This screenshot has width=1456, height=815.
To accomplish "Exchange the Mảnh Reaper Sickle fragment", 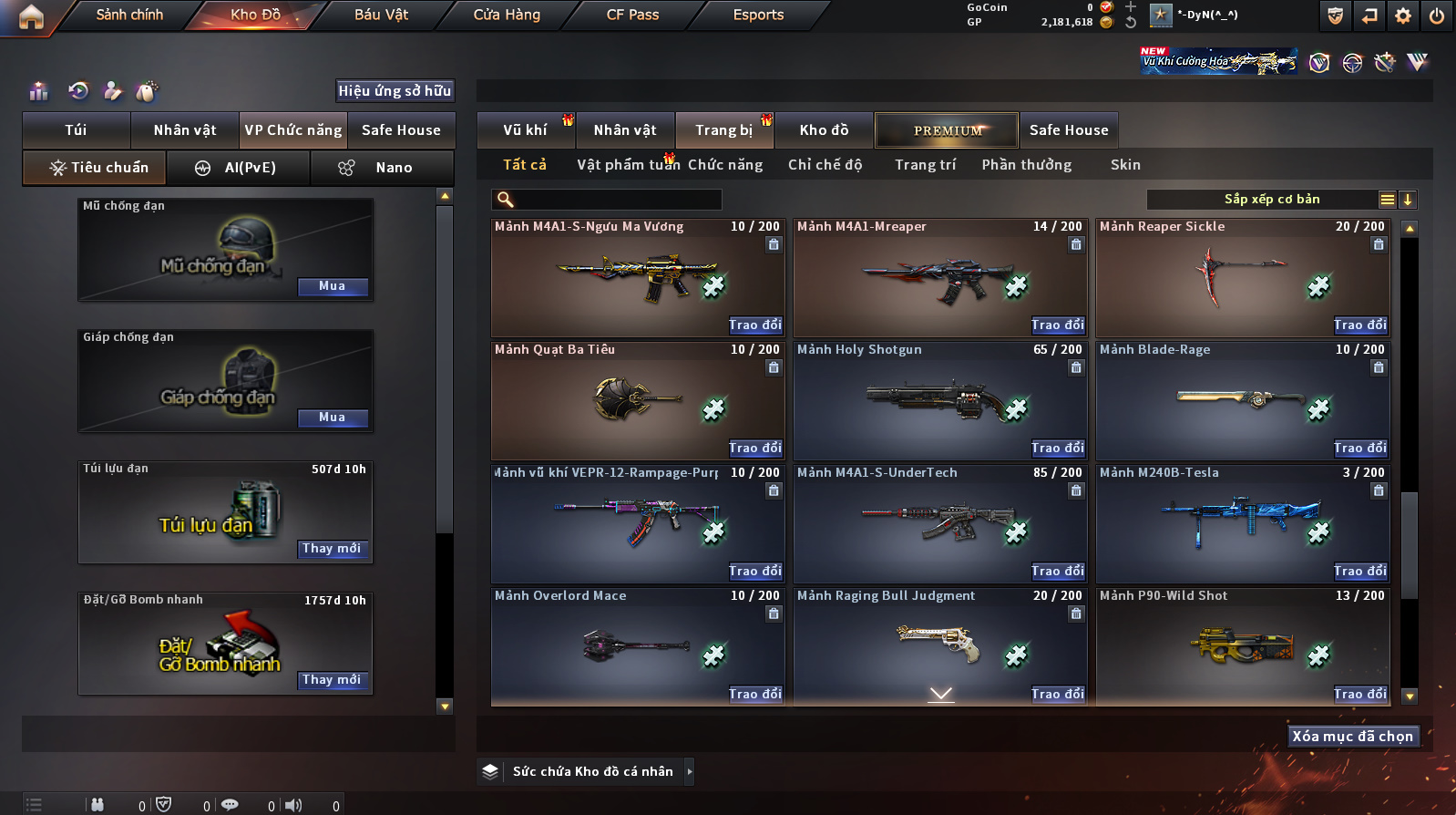I will (x=1360, y=325).
